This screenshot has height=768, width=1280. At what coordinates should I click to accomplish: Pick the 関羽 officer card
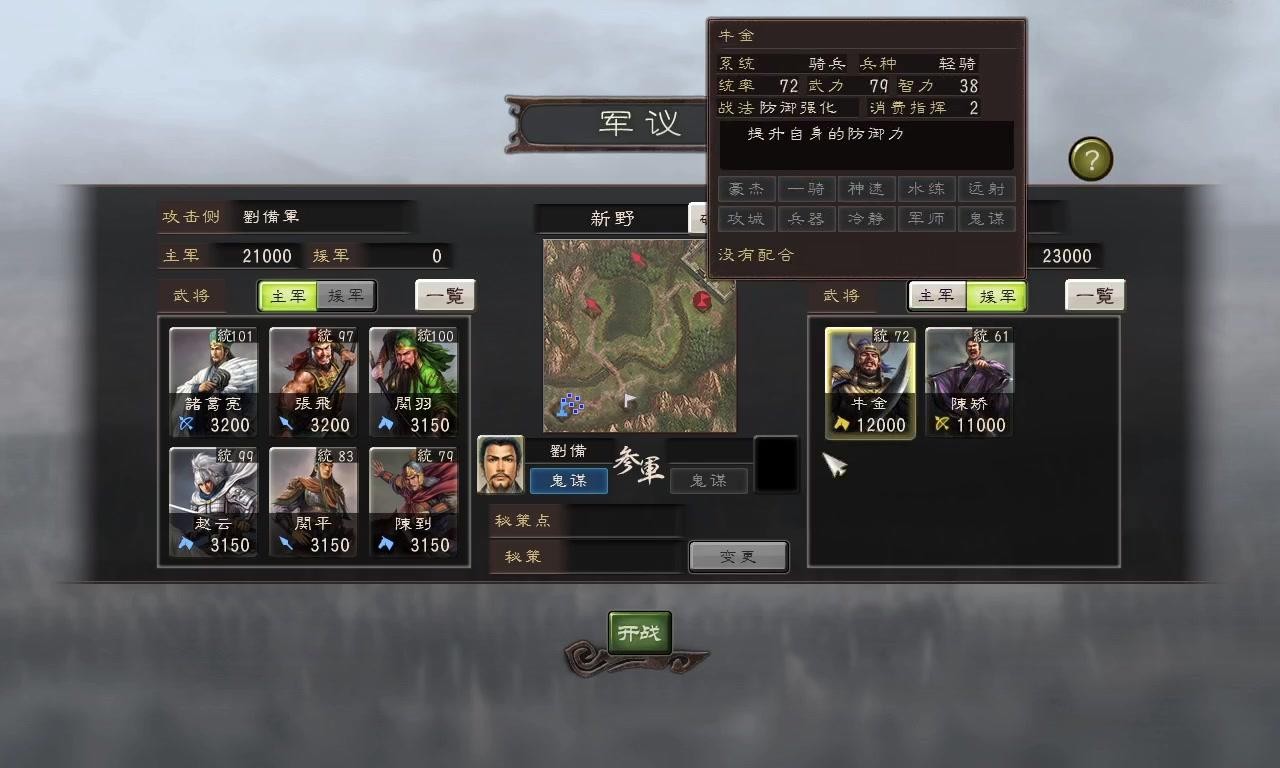[x=413, y=382]
